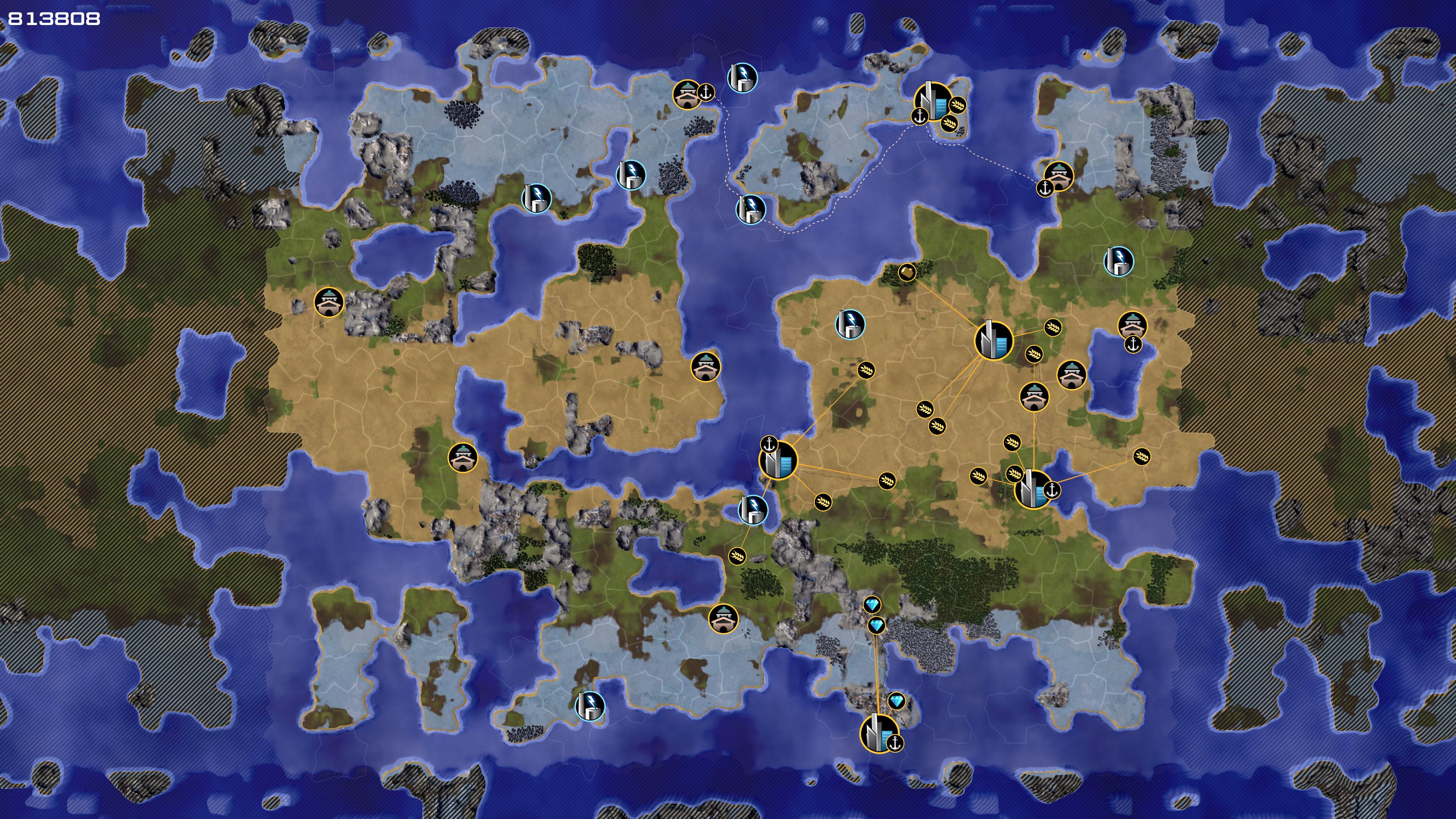Screen dimensions: 1456x819
Task: Choose the island city with two wheat badges
Action: coord(932,101)
